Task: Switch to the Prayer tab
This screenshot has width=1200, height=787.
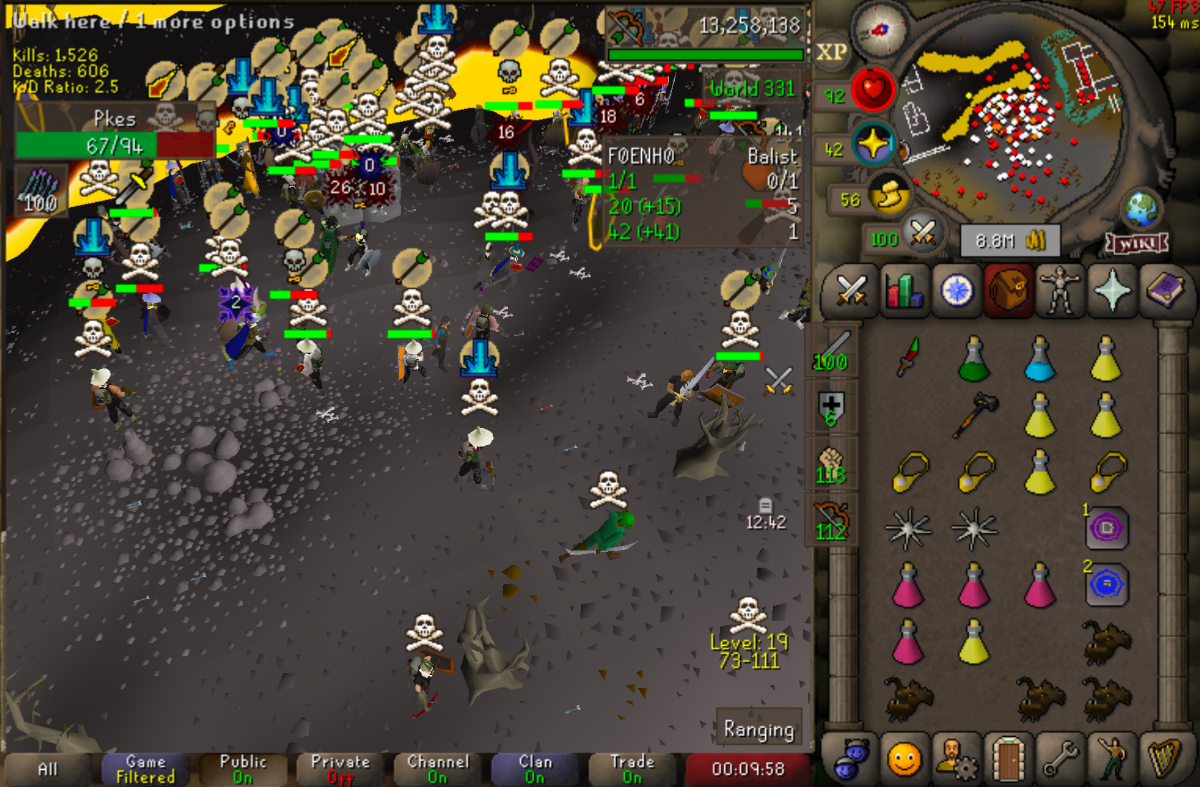Action: click(x=1110, y=291)
